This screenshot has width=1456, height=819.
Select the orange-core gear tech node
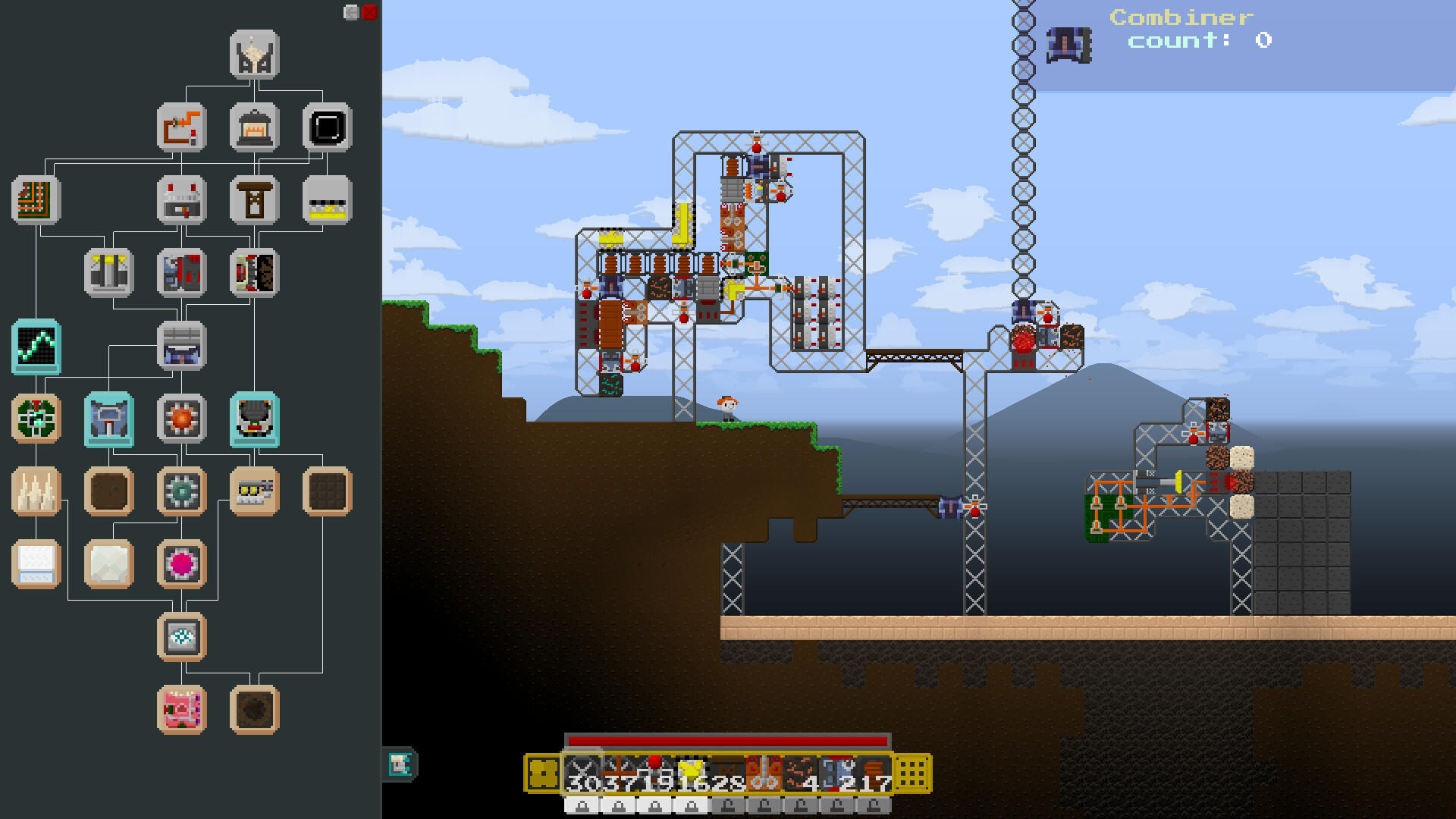click(x=181, y=418)
